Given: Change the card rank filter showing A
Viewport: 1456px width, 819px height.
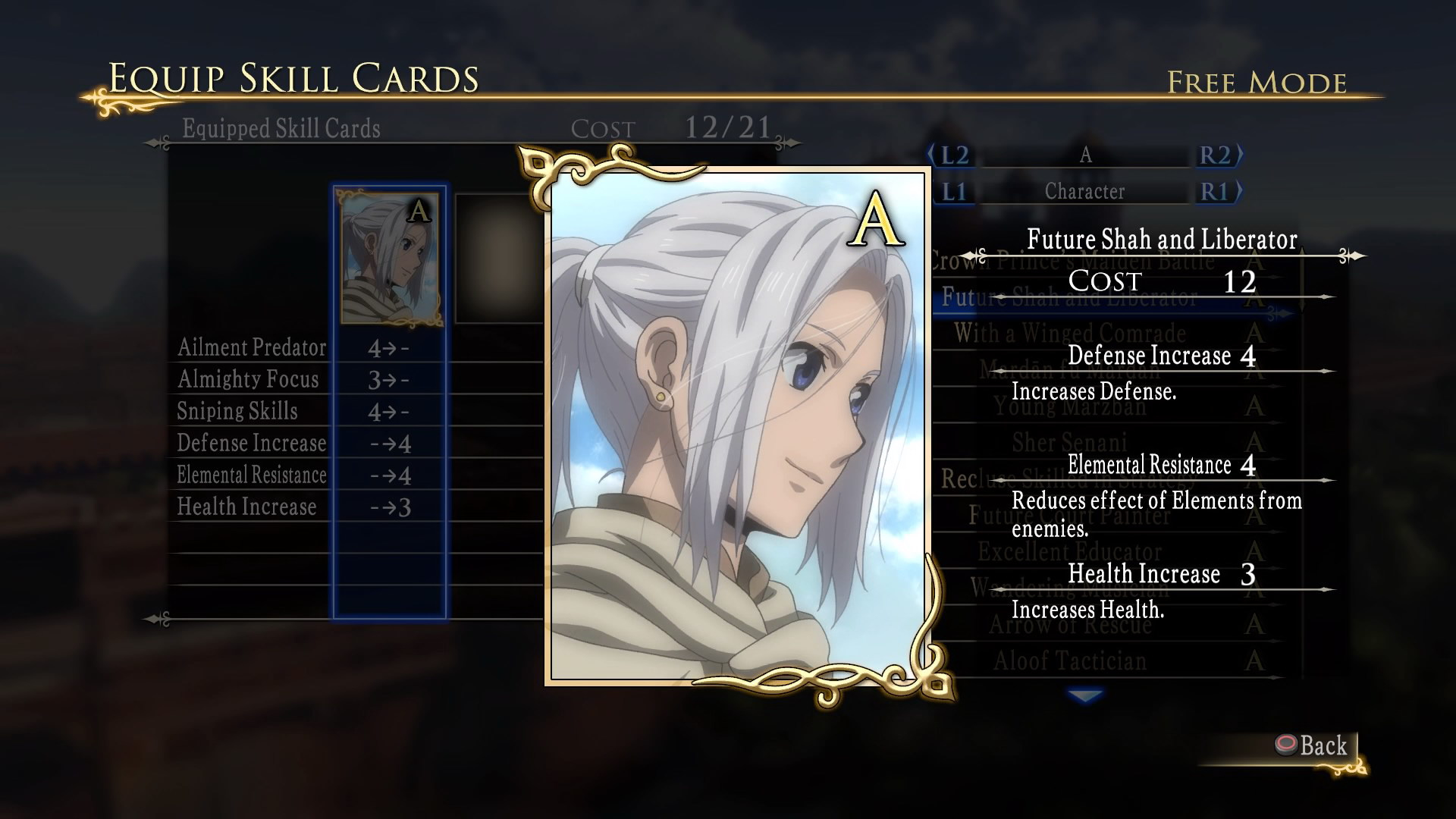Looking at the screenshot, I should (1085, 155).
